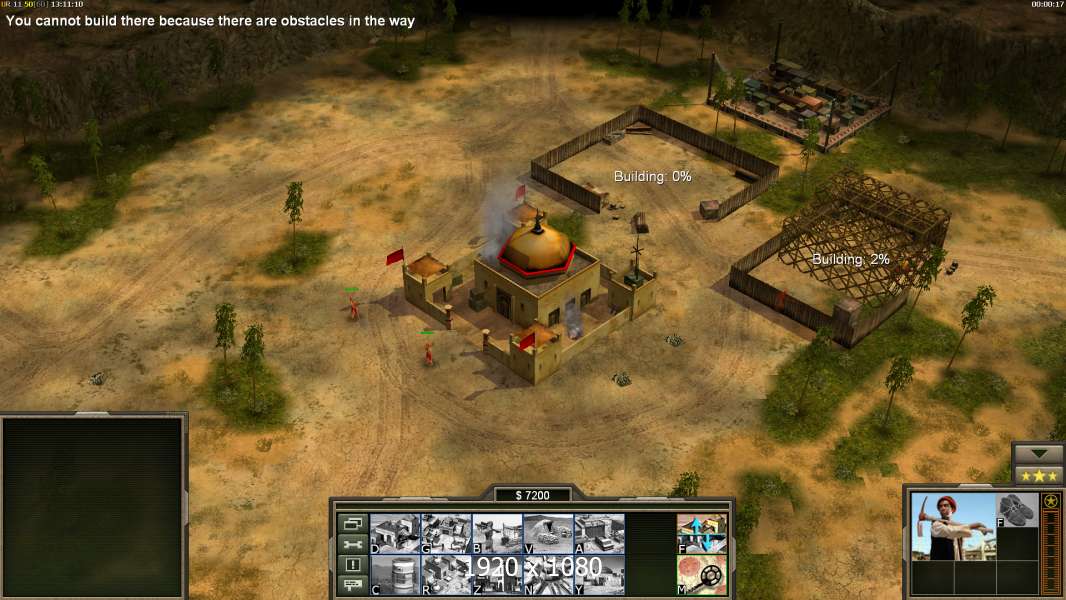This screenshot has height=600, width=1066.
Task: Select the build icon with hotkey D
Action: coord(395,533)
